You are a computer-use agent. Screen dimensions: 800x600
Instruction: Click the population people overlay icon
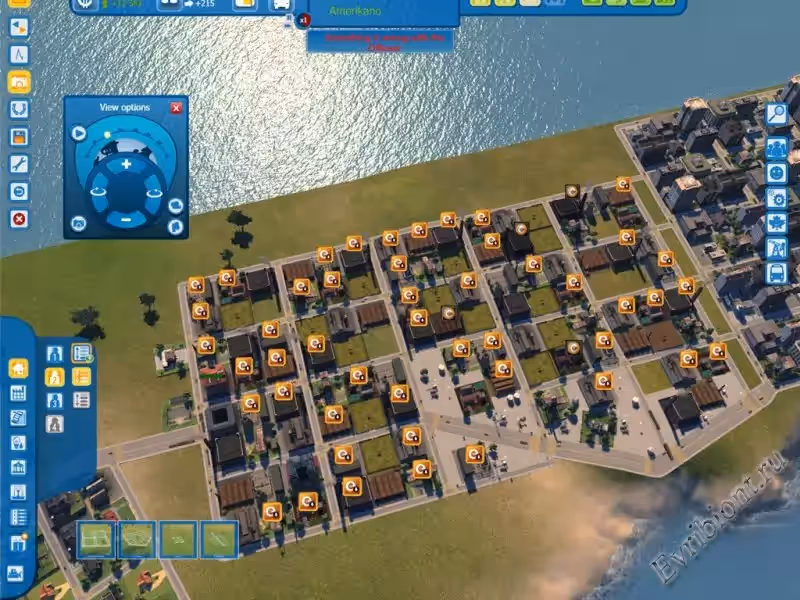[x=777, y=147]
